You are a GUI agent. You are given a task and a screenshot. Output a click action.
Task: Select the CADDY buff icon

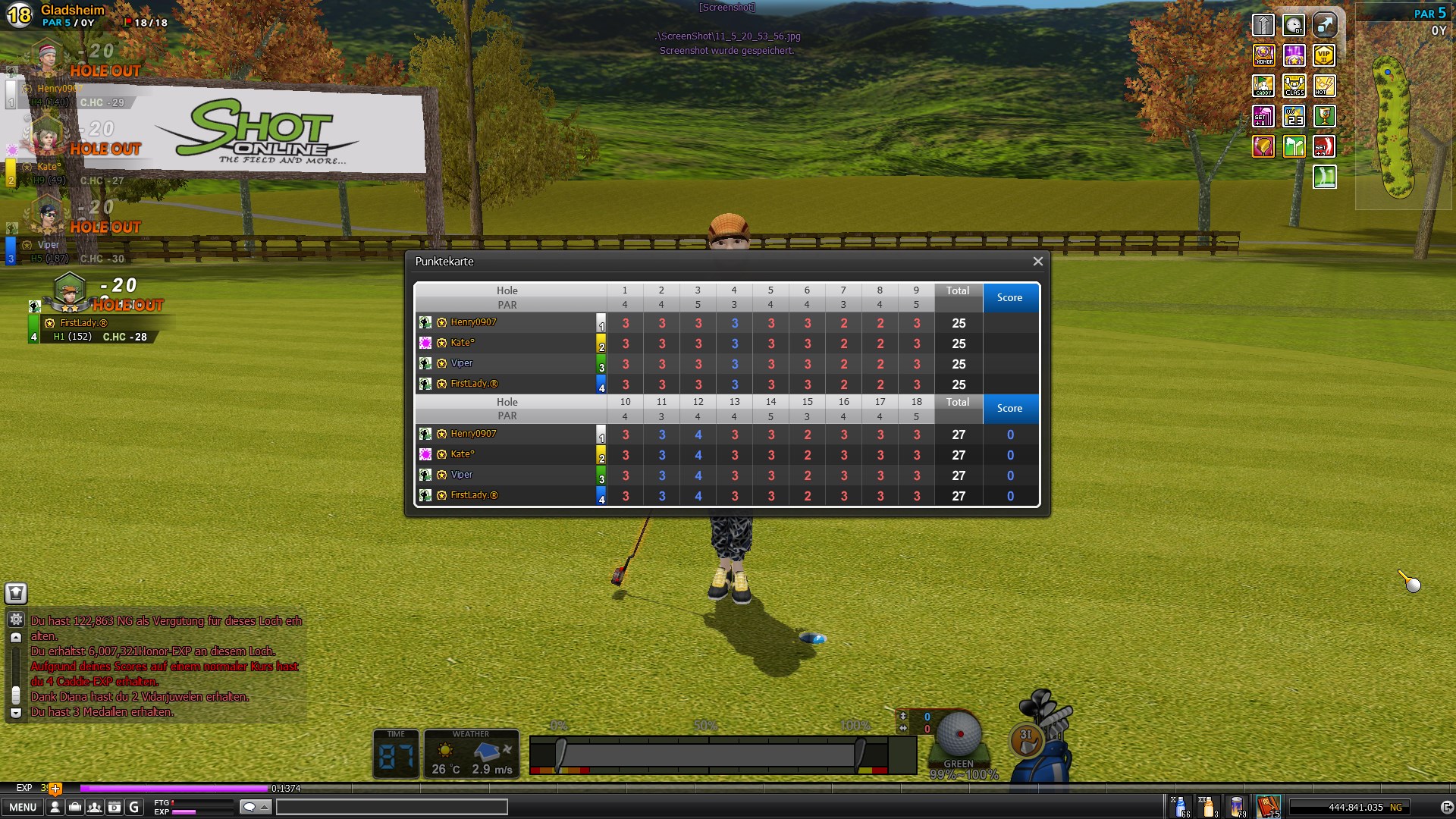(1263, 86)
